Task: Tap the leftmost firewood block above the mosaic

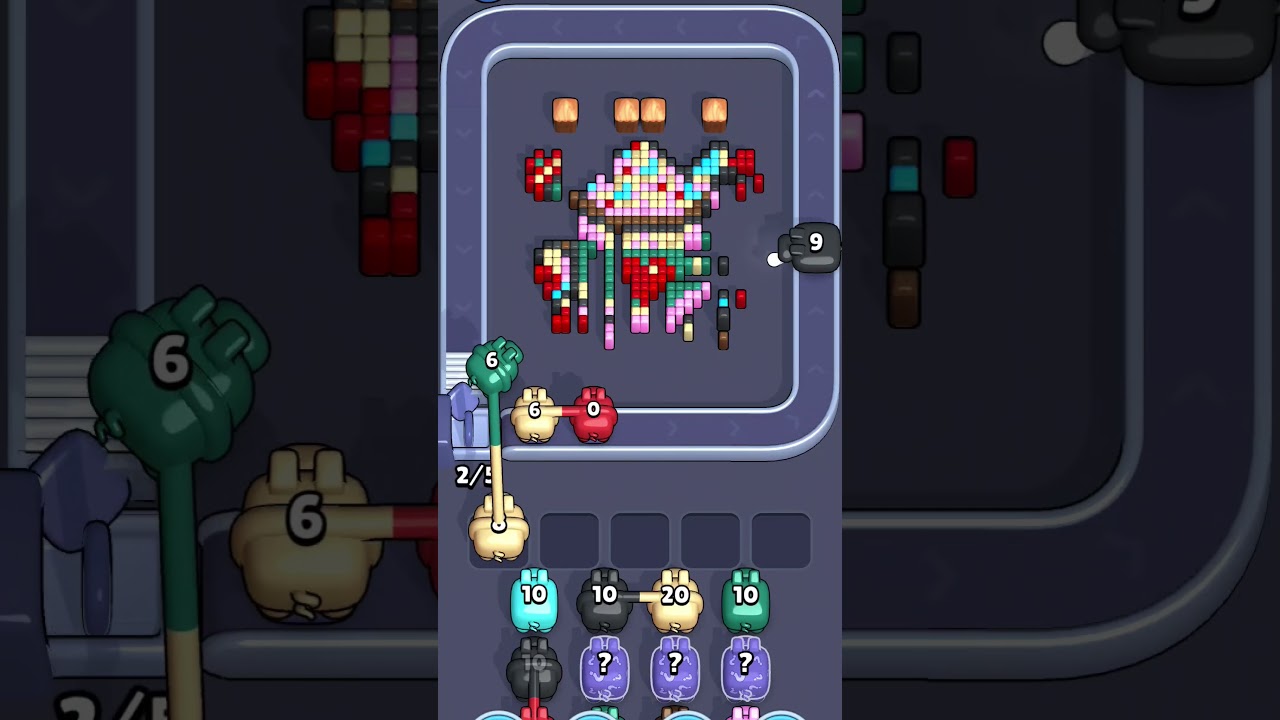Action: tap(566, 113)
